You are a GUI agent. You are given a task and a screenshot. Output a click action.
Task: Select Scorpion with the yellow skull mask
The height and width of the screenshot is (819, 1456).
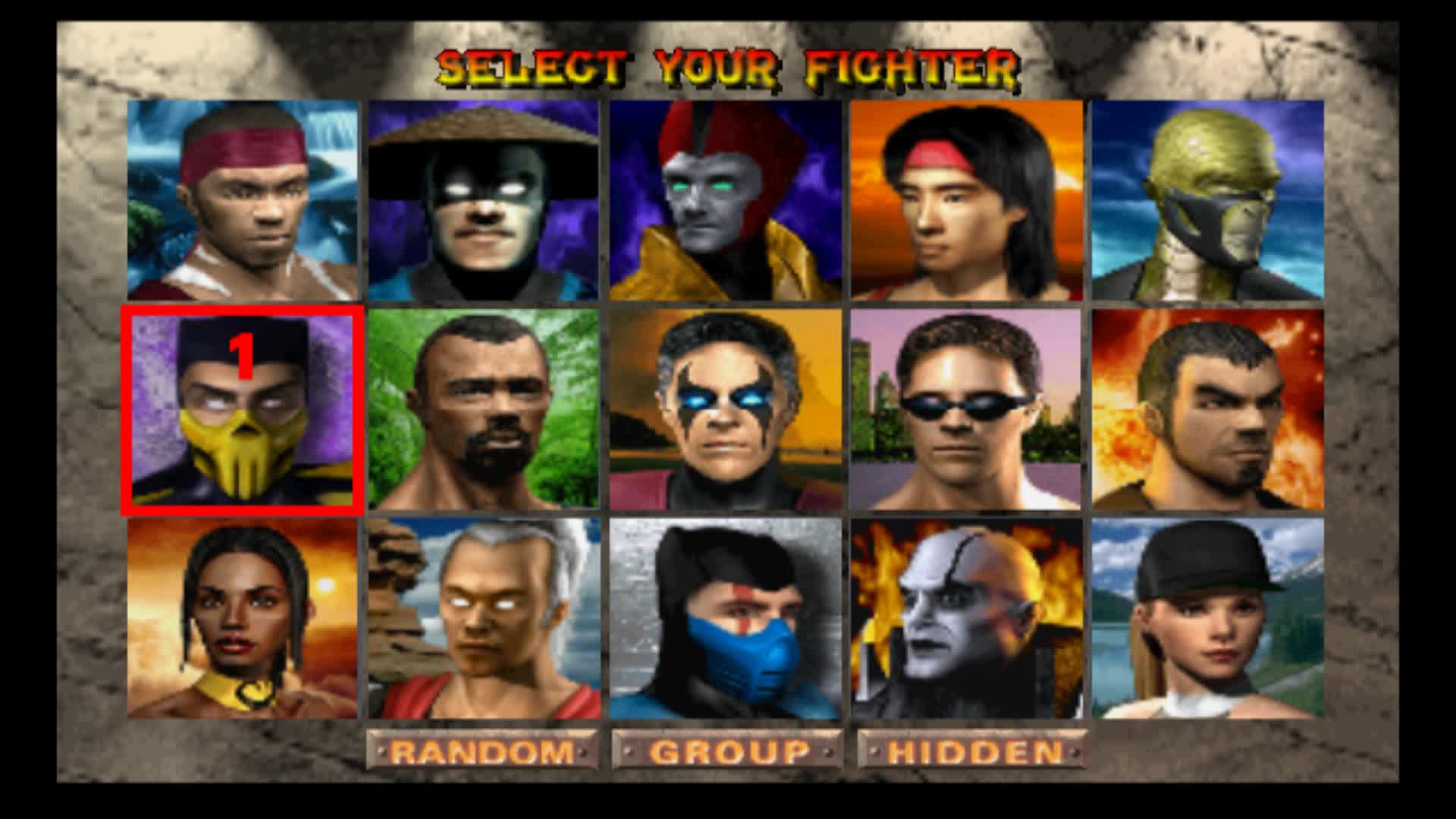243,409
